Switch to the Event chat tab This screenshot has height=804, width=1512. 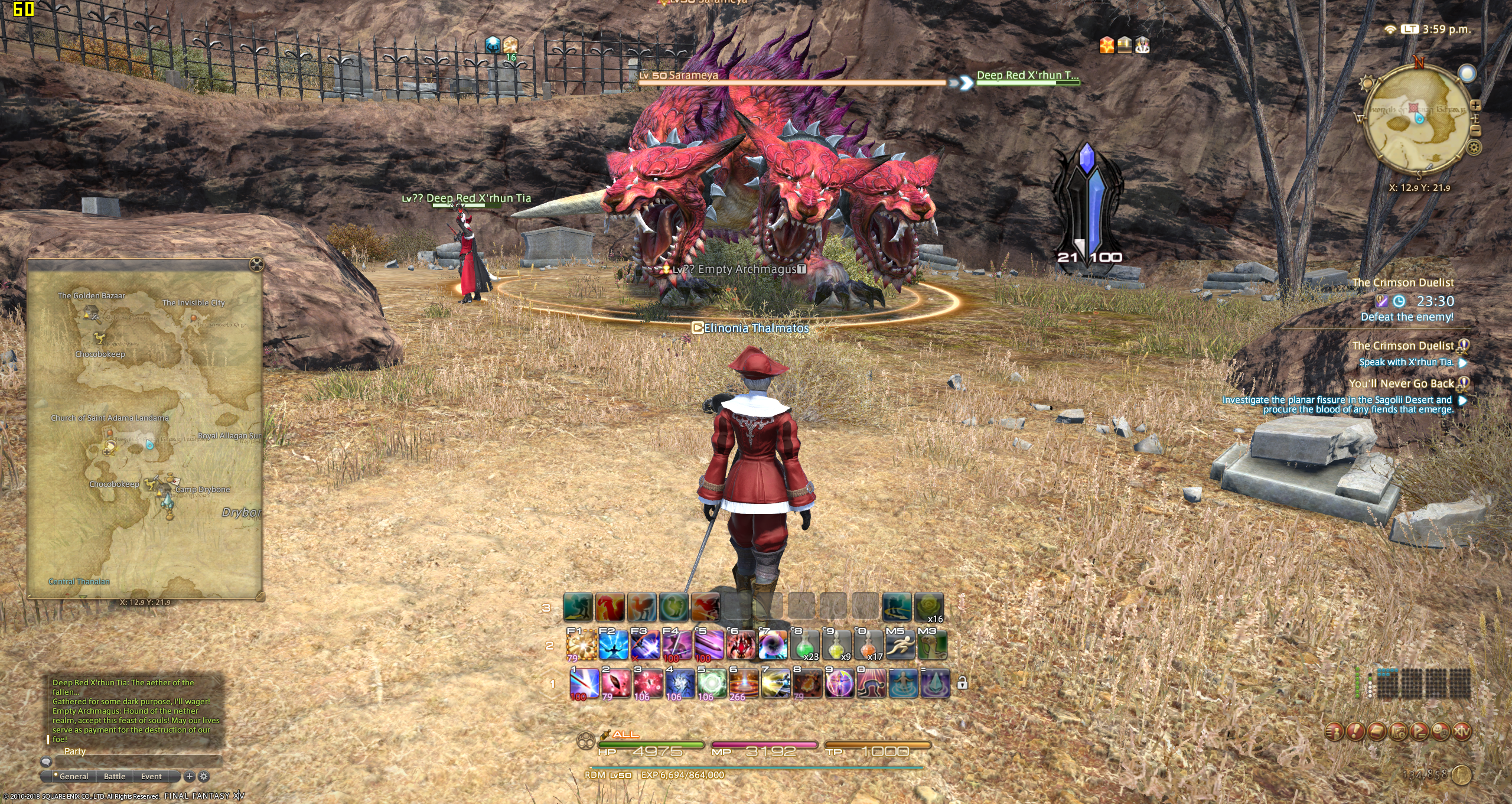click(x=151, y=776)
